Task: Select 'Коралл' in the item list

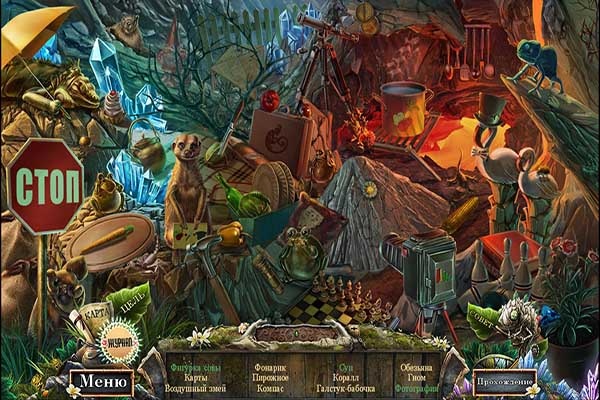Action: point(345,377)
